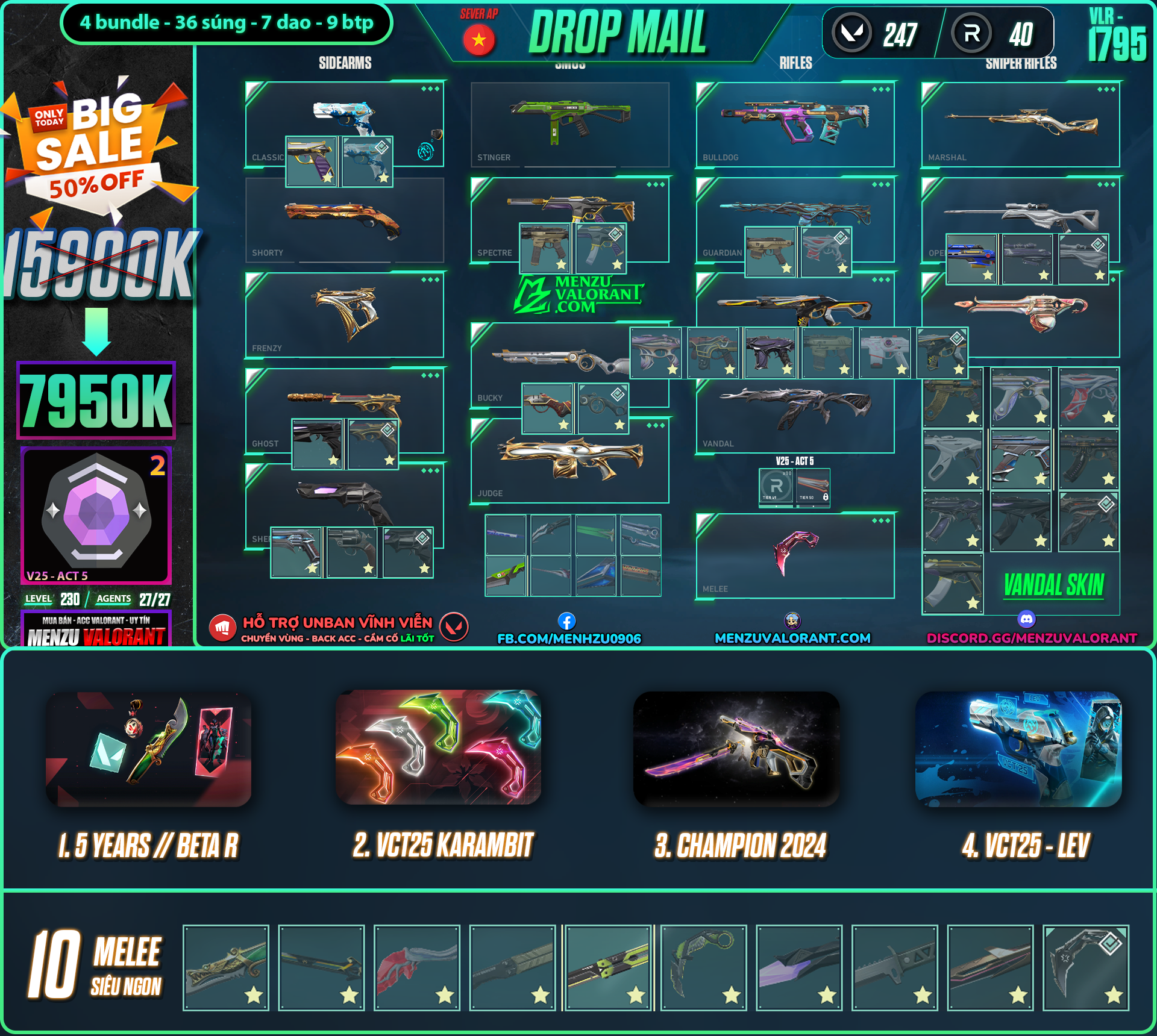Open the VCT25 Karambit bundle thumbnail
The width and height of the screenshot is (1157, 1036).
pyautogui.click(x=438, y=747)
